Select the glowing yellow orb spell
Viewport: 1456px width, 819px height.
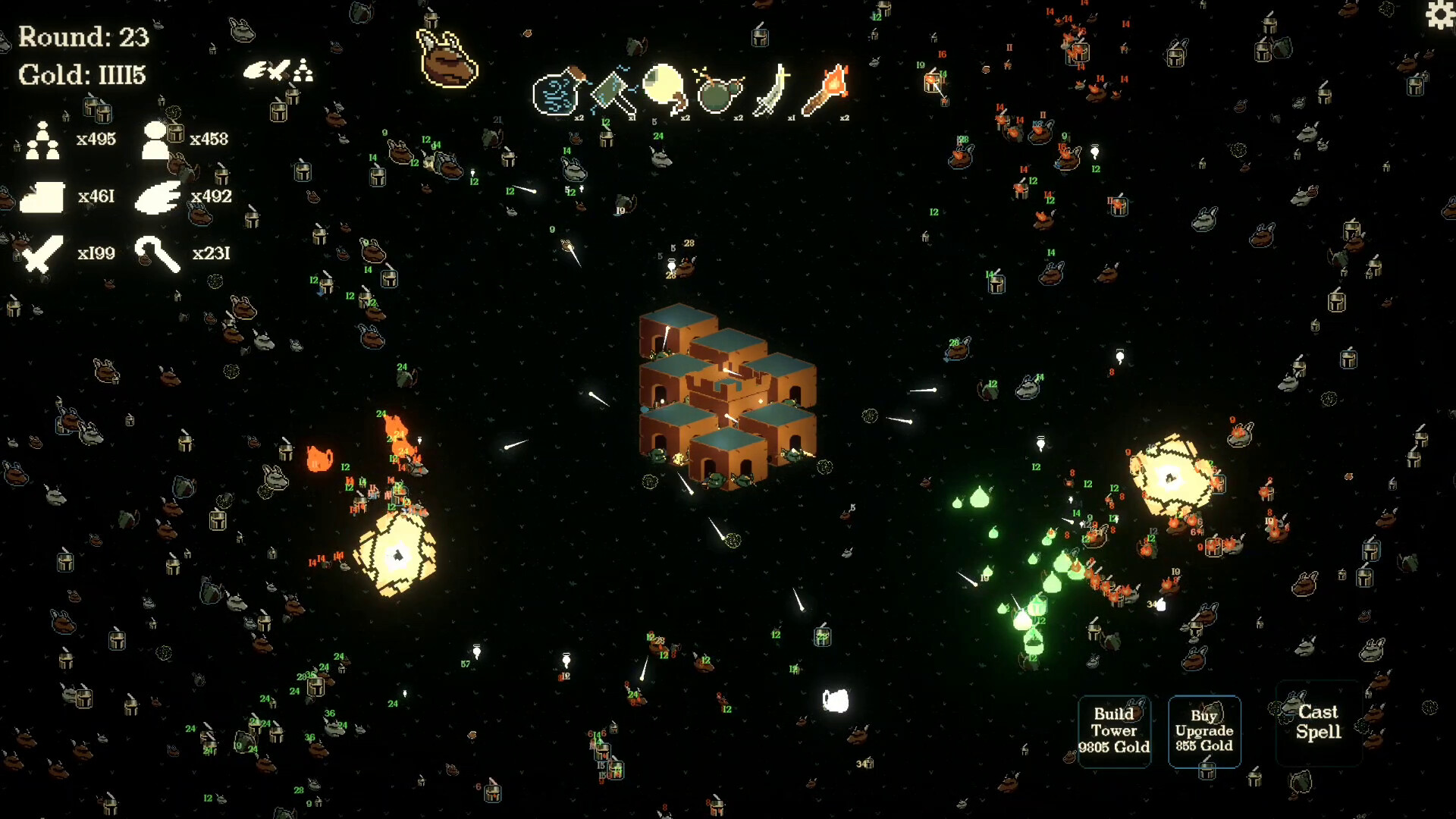pos(665,89)
